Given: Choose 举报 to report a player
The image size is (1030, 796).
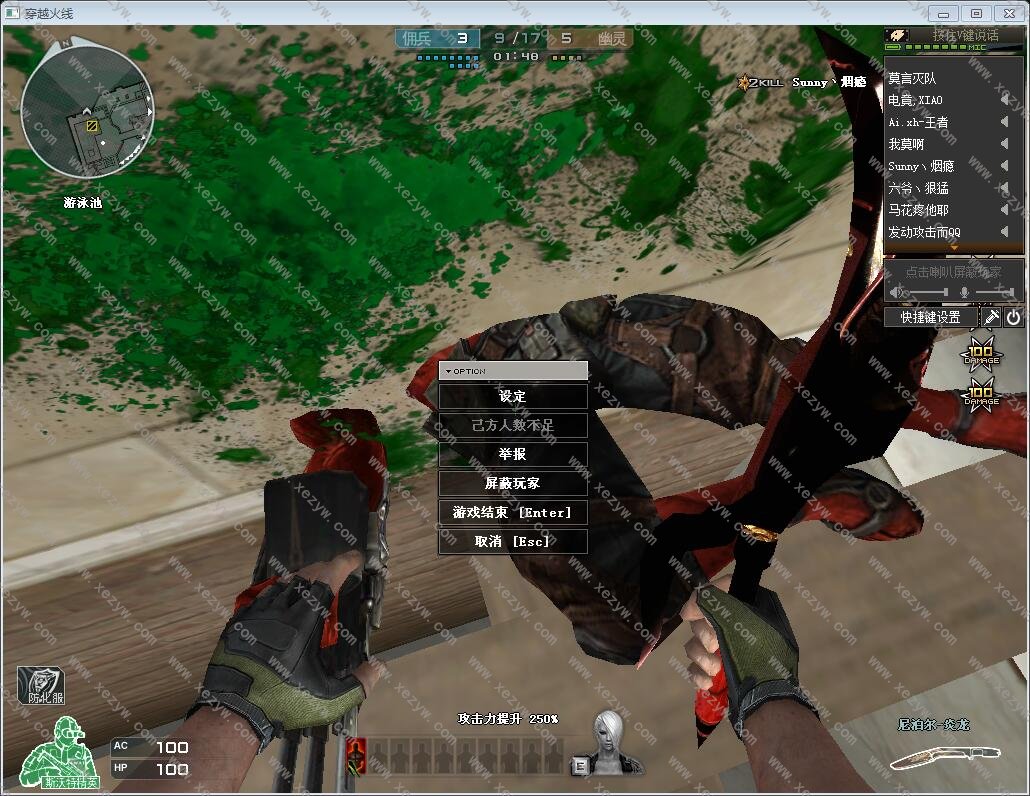Looking at the screenshot, I should (x=512, y=454).
